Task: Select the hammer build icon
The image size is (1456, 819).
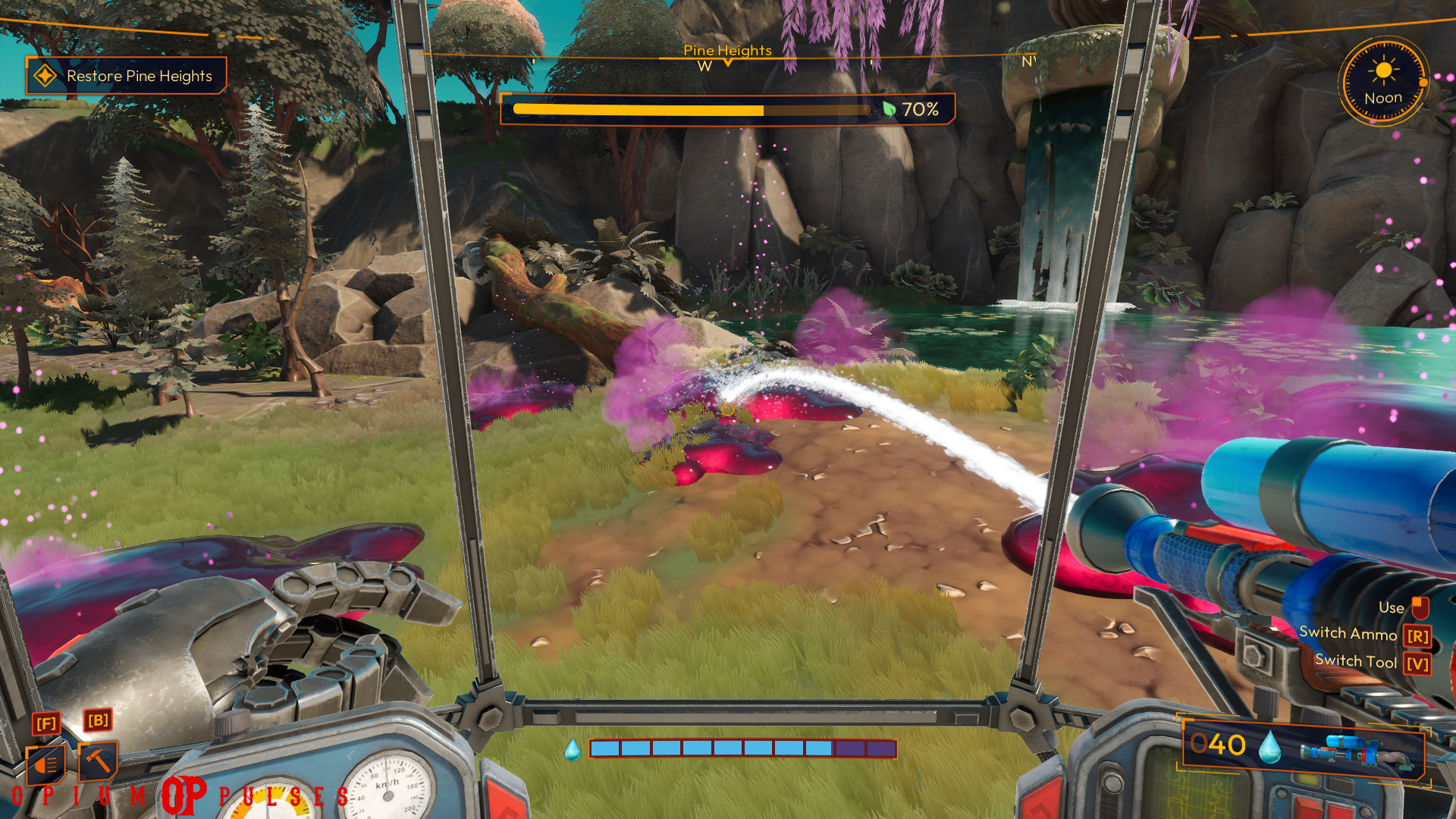Action: pyautogui.click(x=99, y=761)
